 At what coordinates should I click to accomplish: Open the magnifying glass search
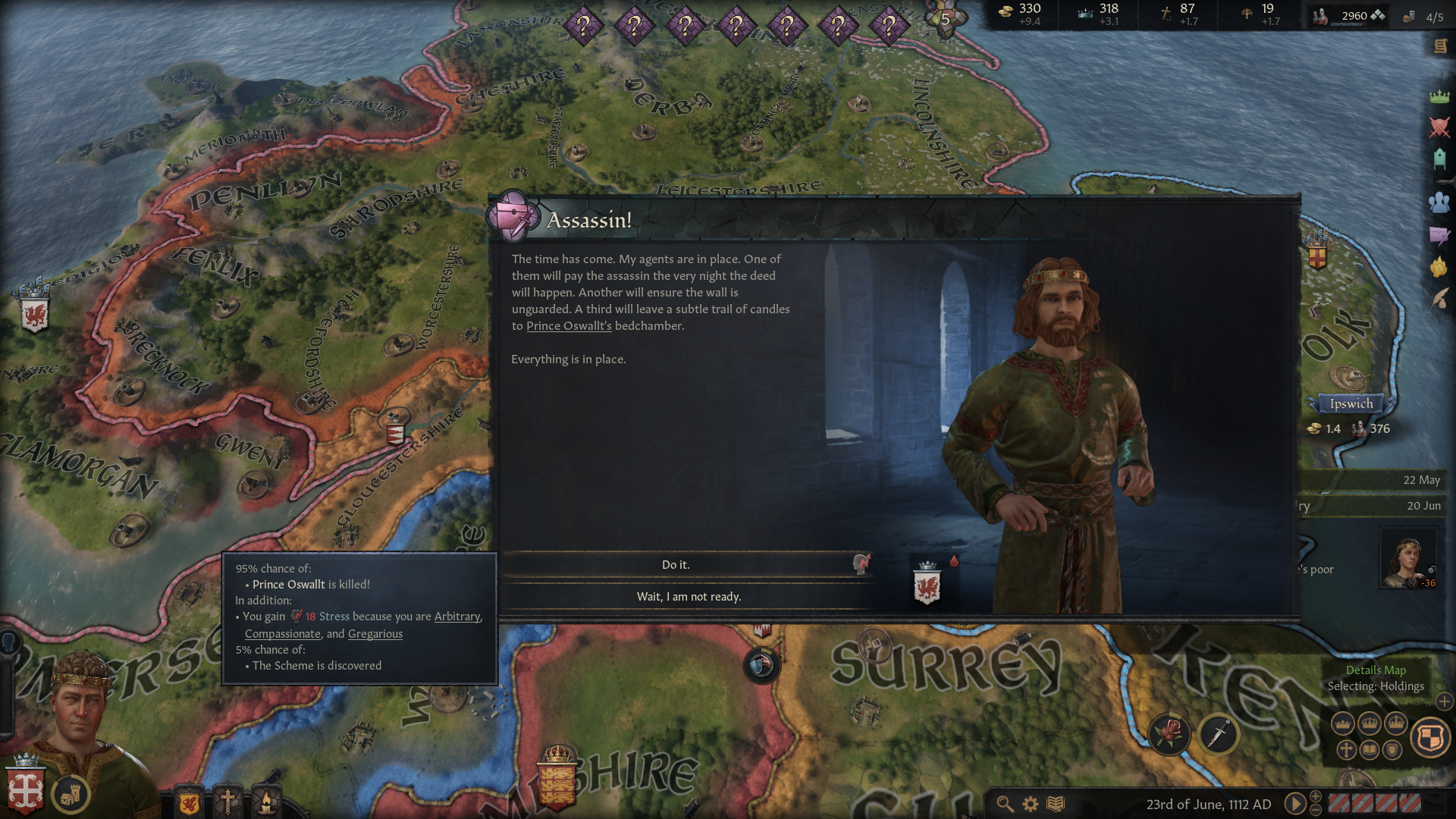[1005, 804]
